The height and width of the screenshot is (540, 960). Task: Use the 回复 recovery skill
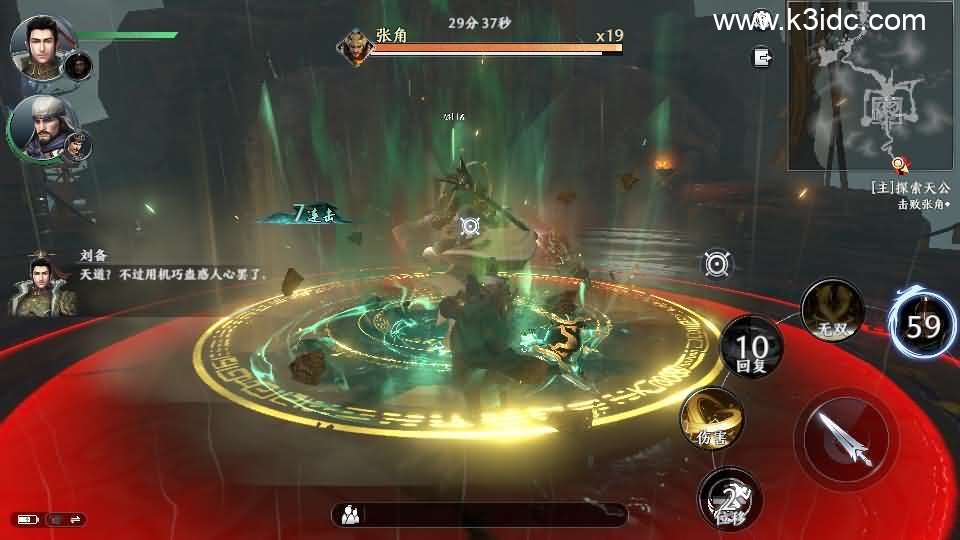click(x=752, y=349)
